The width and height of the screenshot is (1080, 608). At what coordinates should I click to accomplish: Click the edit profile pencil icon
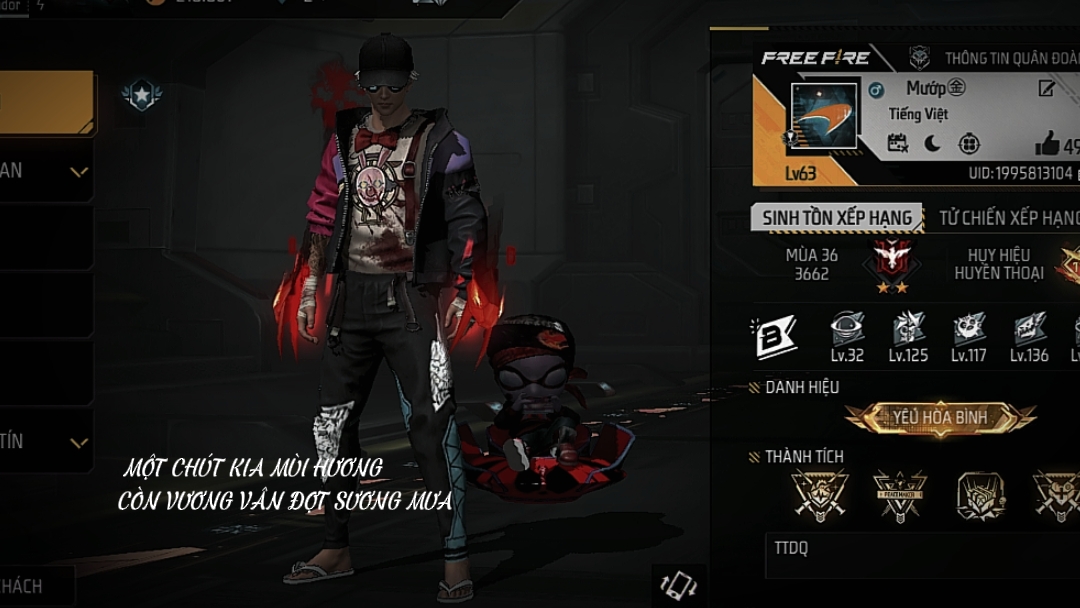[1047, 89]
